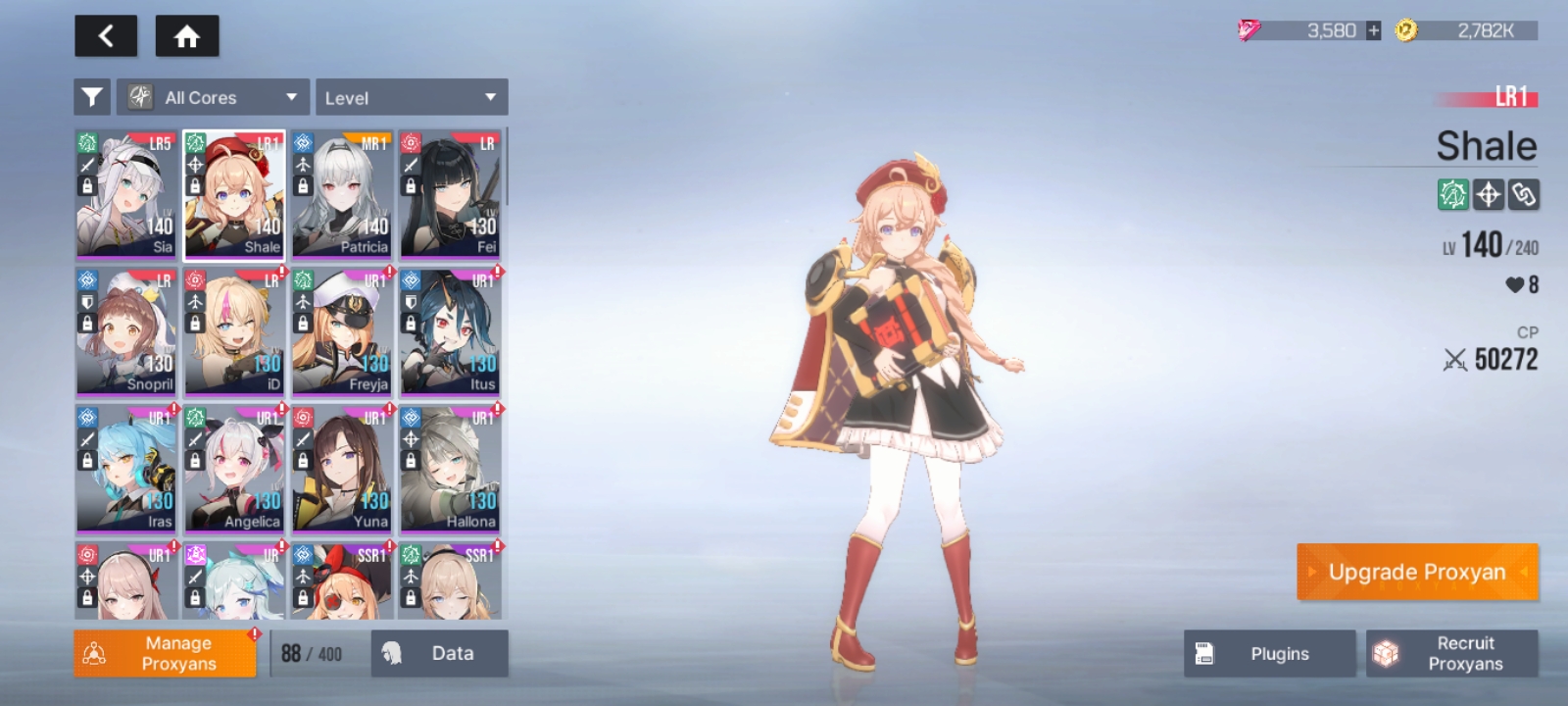This screenshot has height=706, width=1568.
Task: Select the Itus character card
Action: [450, 331]
